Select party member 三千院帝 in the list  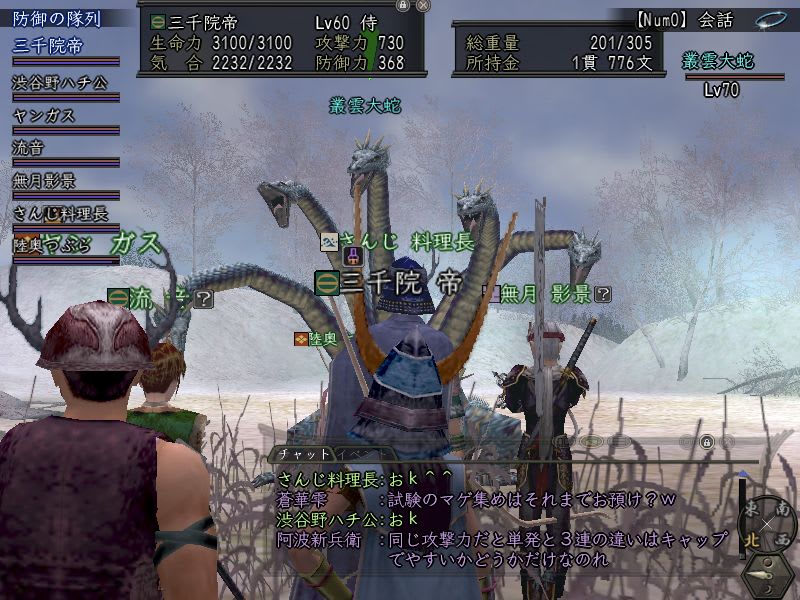point(48,46)
